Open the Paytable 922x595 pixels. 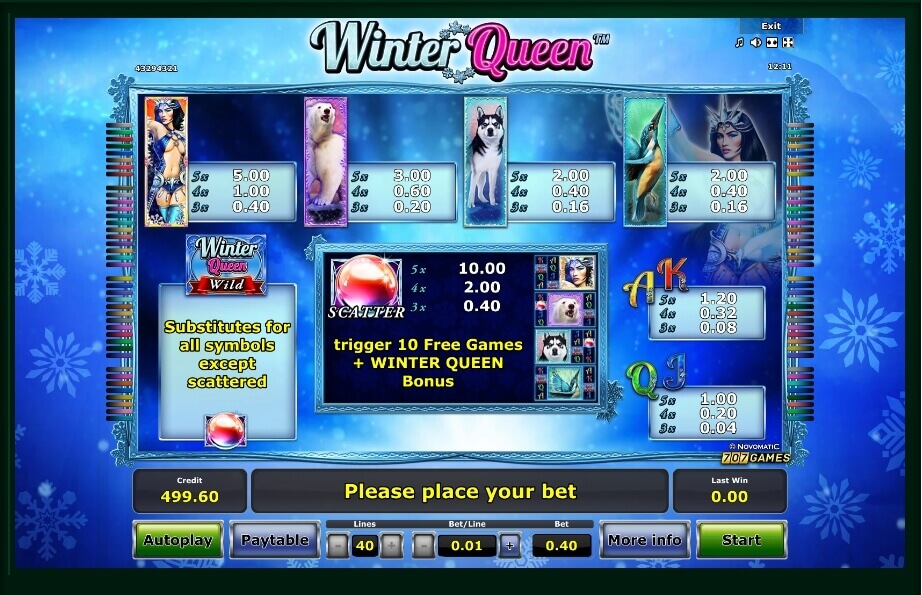point(275,540)
